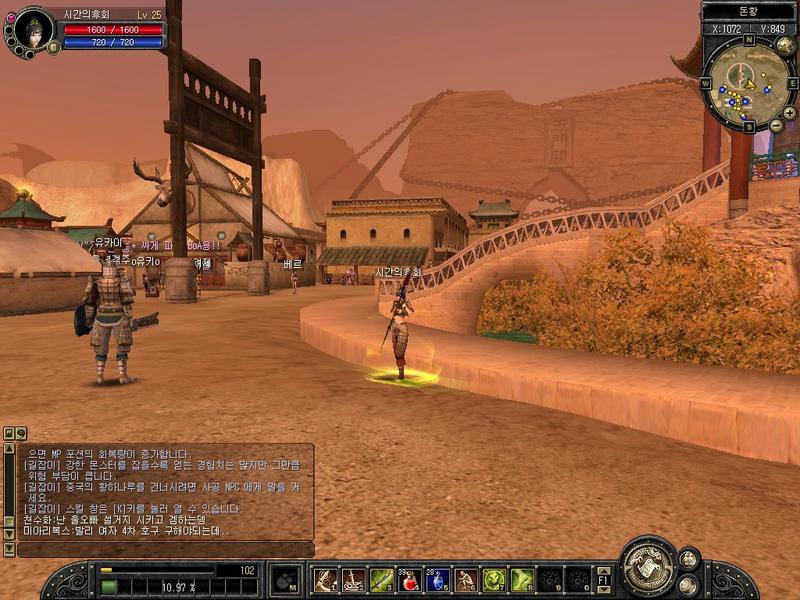Select the cart icon in slot 2

pyautogui.click(x=353, y=579)
